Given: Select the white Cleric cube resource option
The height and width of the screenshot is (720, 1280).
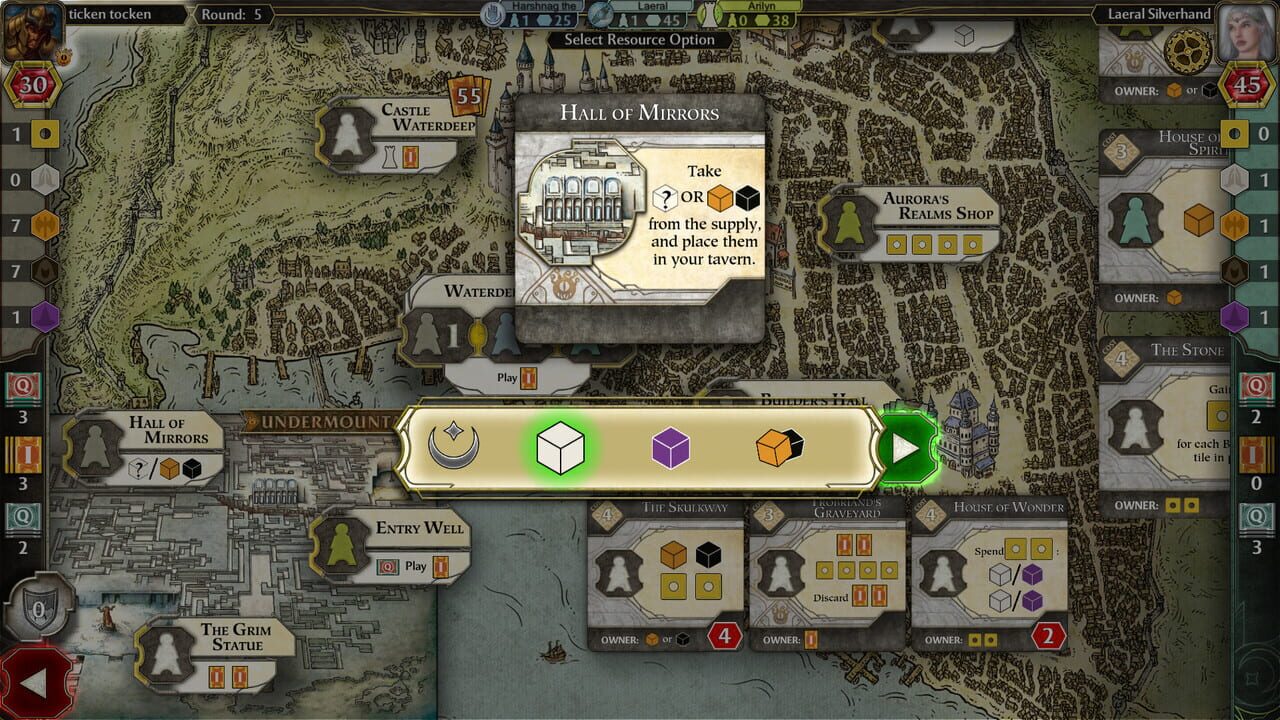Looking at the screenshot, I should (560, 449).
